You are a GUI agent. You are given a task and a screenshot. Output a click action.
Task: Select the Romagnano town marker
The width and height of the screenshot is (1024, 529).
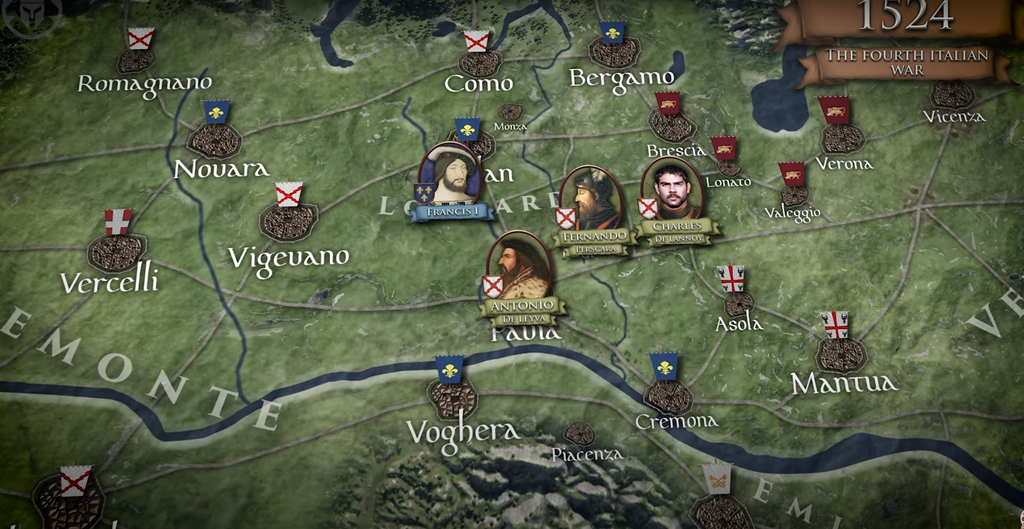click(x=136, y=60)
